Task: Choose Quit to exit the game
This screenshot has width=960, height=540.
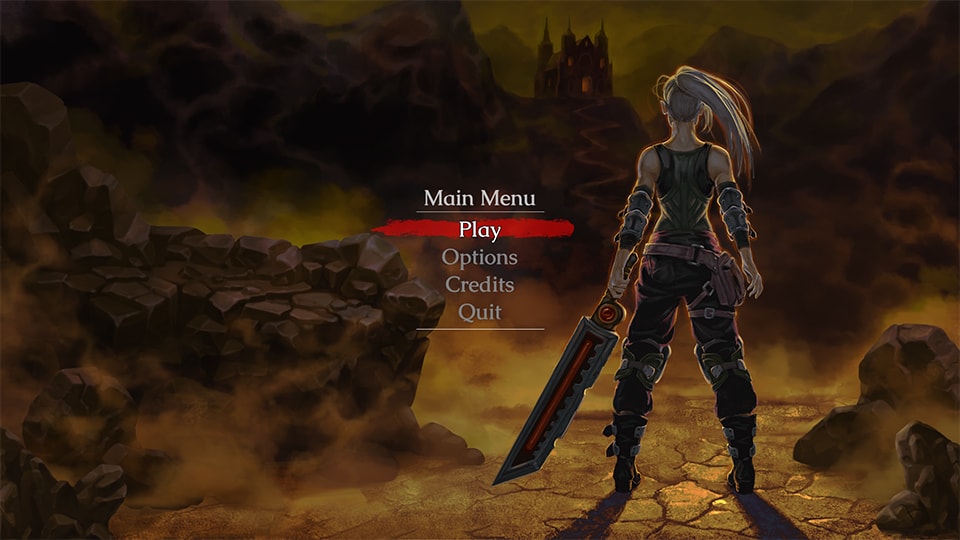Action: coord(480,312)
